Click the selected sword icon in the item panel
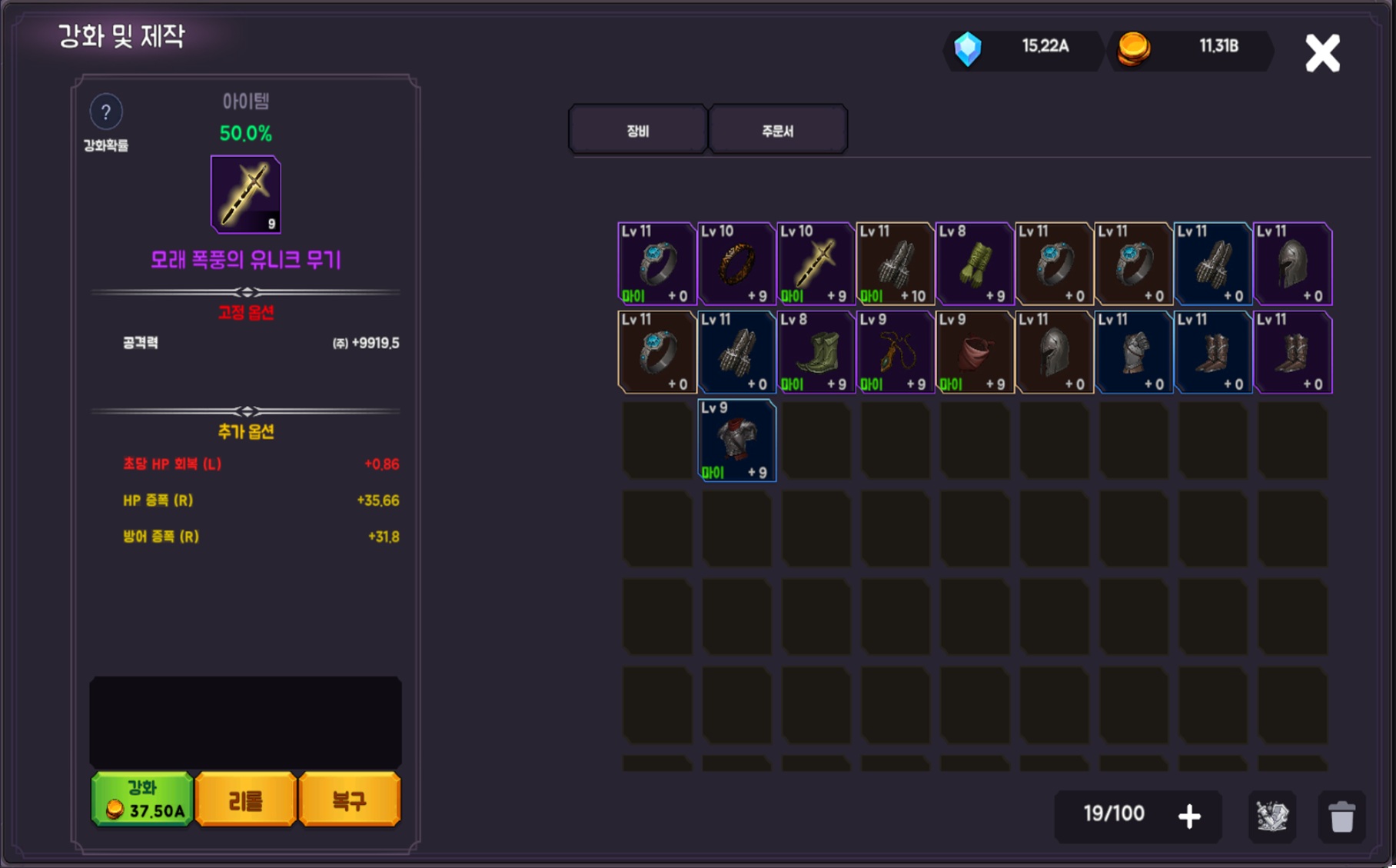 (x=246, y=194)
